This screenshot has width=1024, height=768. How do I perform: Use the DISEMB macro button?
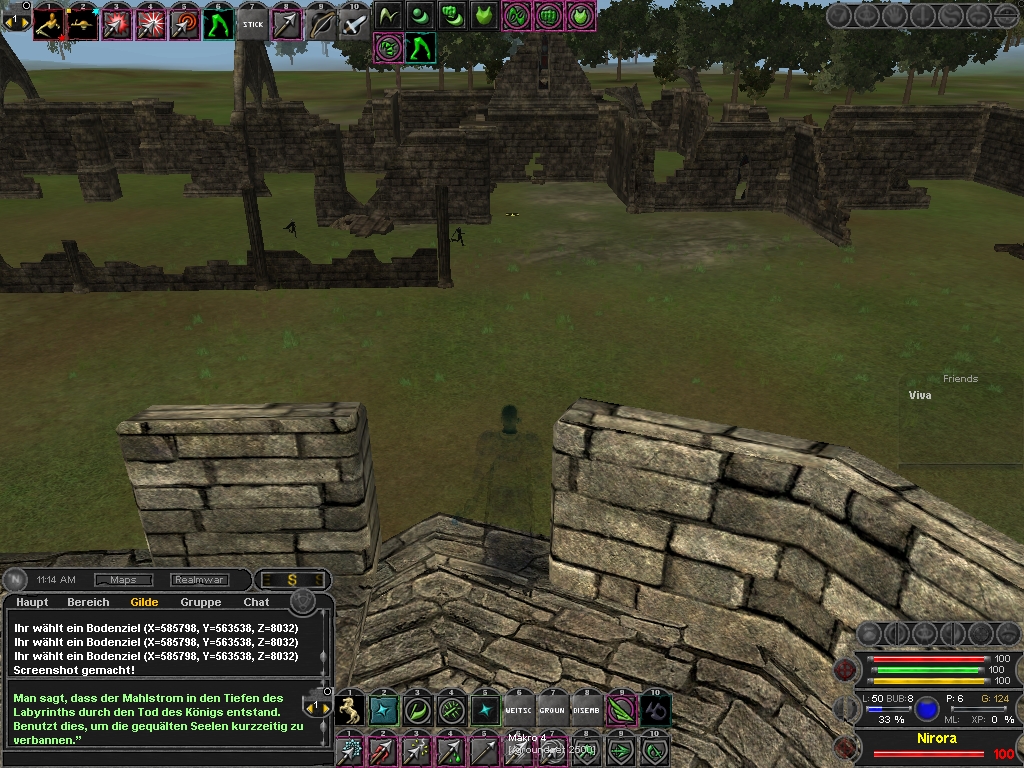point(587,710)
